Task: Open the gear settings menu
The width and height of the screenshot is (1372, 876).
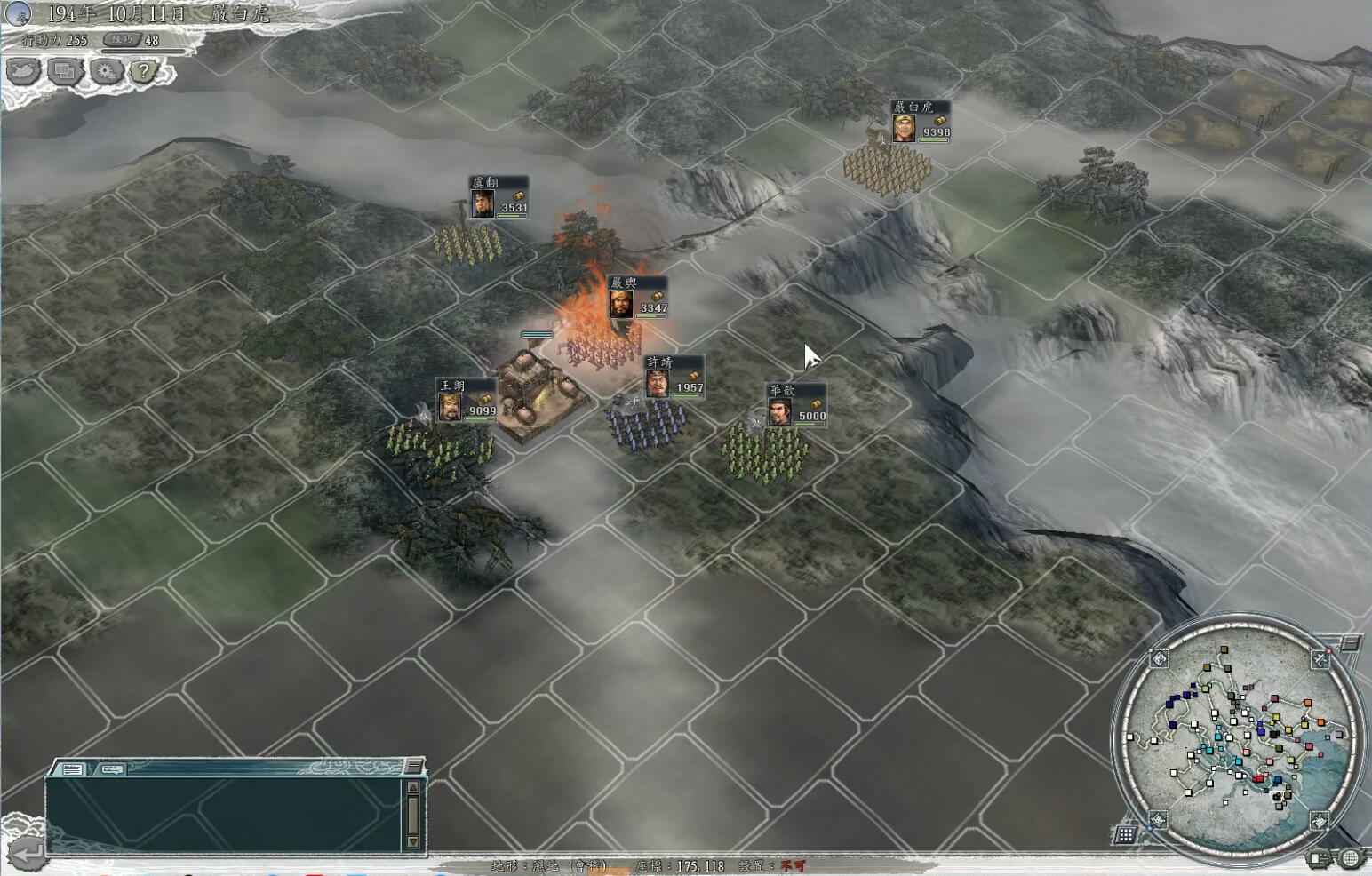Action: pos(106,70)
